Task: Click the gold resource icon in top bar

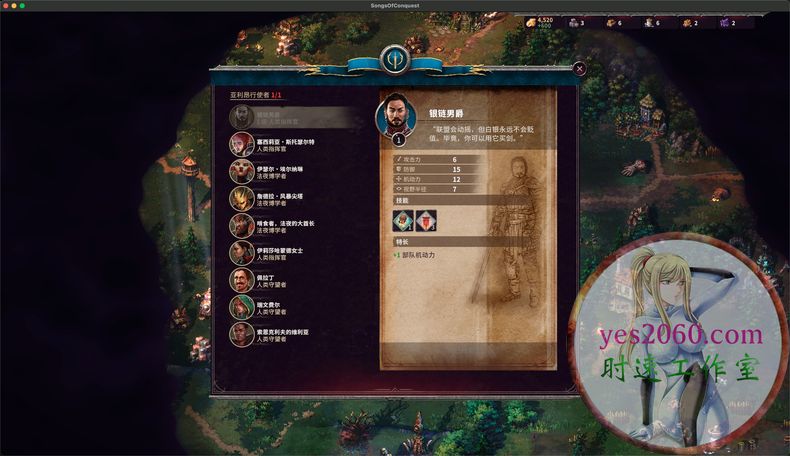Action: coord(530,21)
